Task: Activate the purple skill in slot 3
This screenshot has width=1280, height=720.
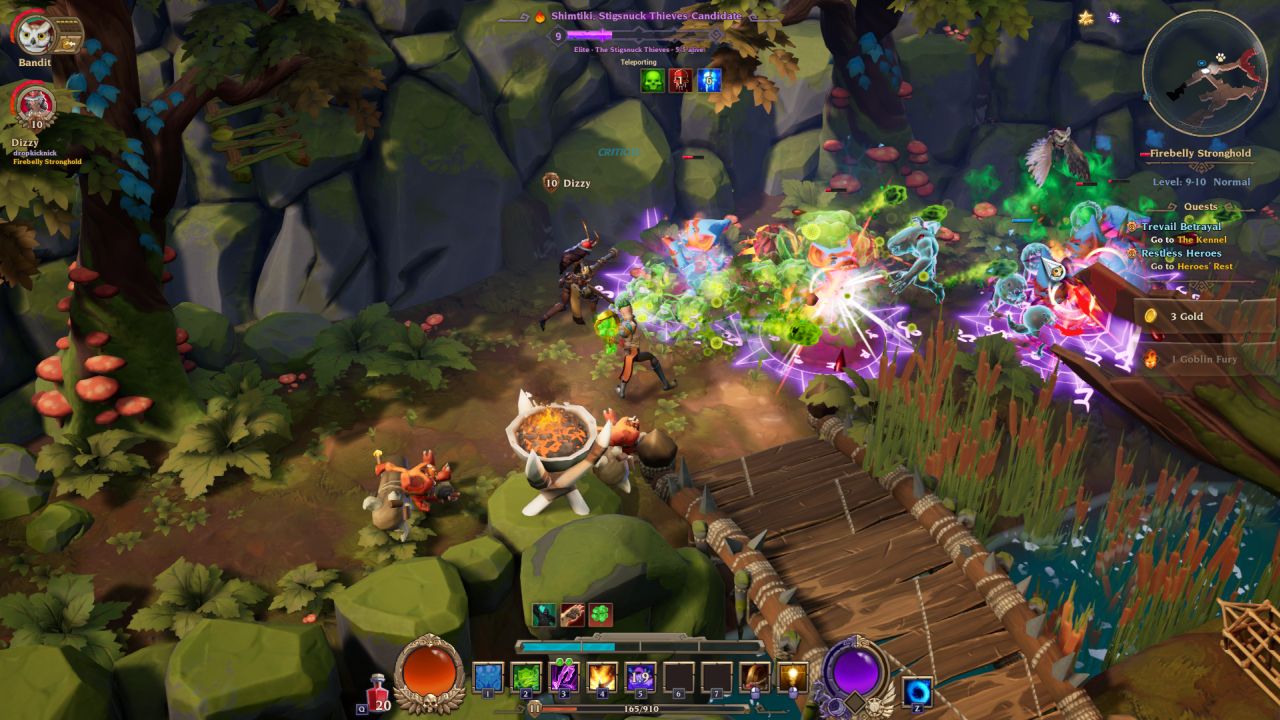Action: [x=564, y=677]
